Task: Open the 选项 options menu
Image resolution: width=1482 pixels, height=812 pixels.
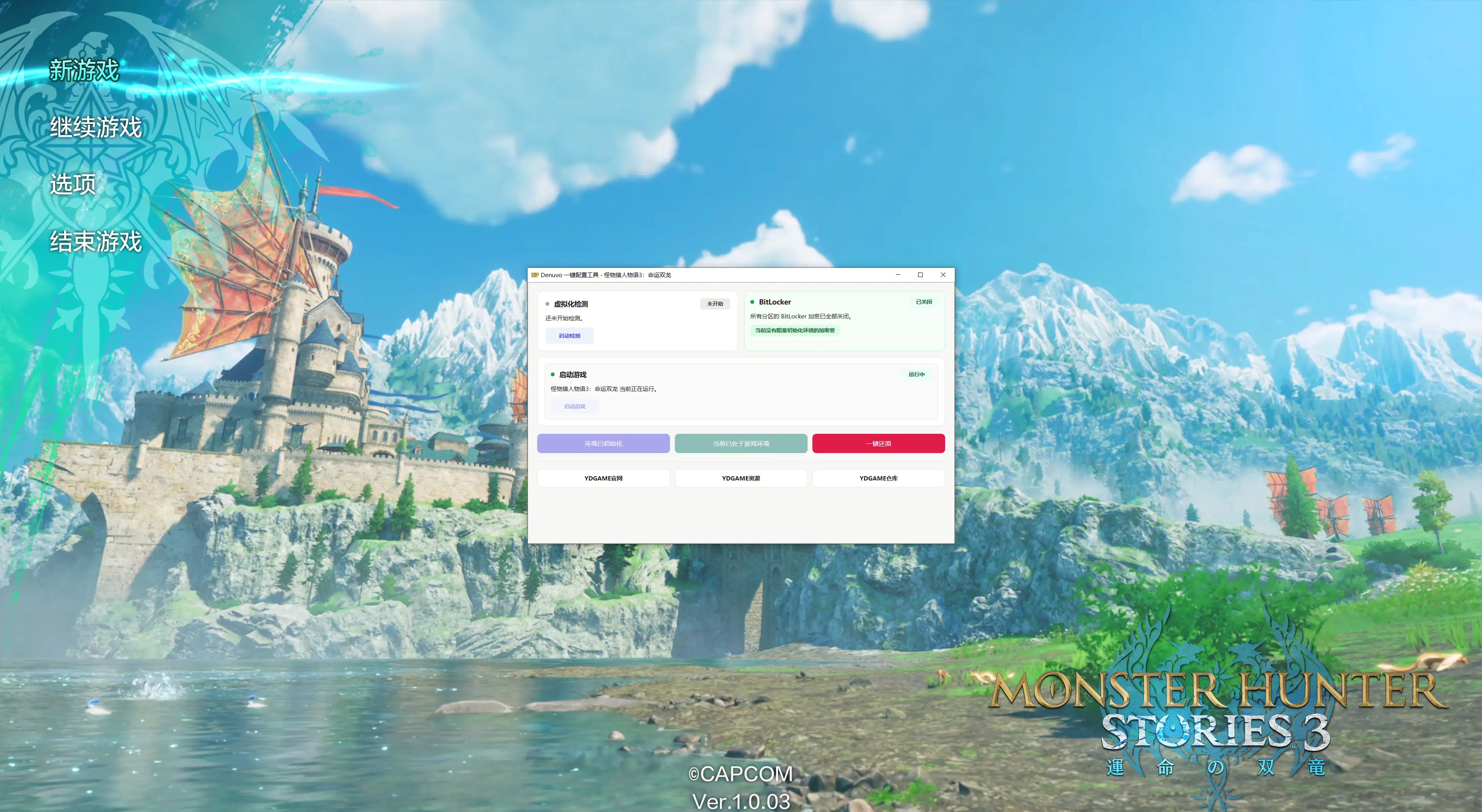Action: [x=73, y=184]
